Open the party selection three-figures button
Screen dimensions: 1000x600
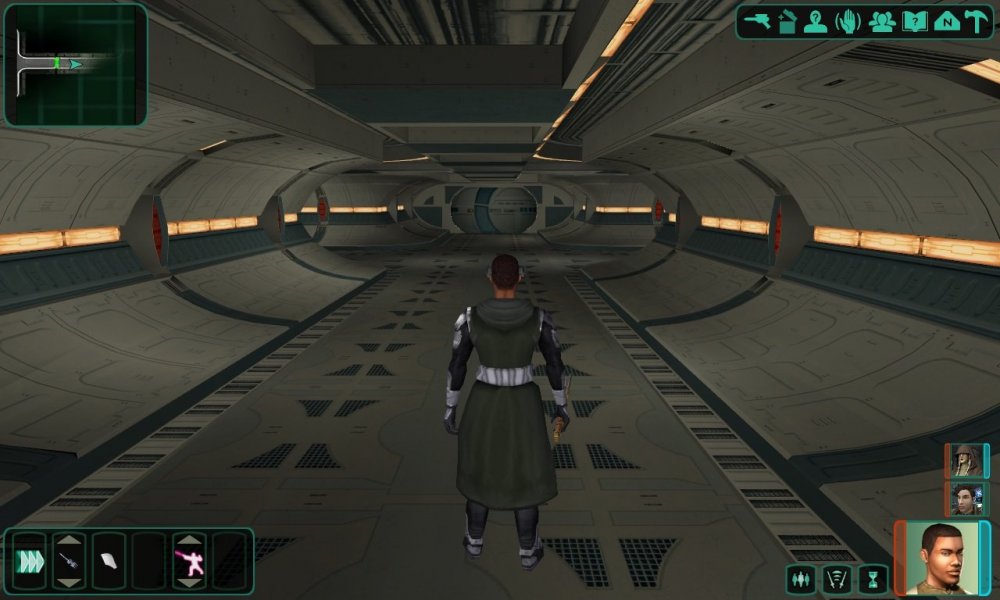802,578
